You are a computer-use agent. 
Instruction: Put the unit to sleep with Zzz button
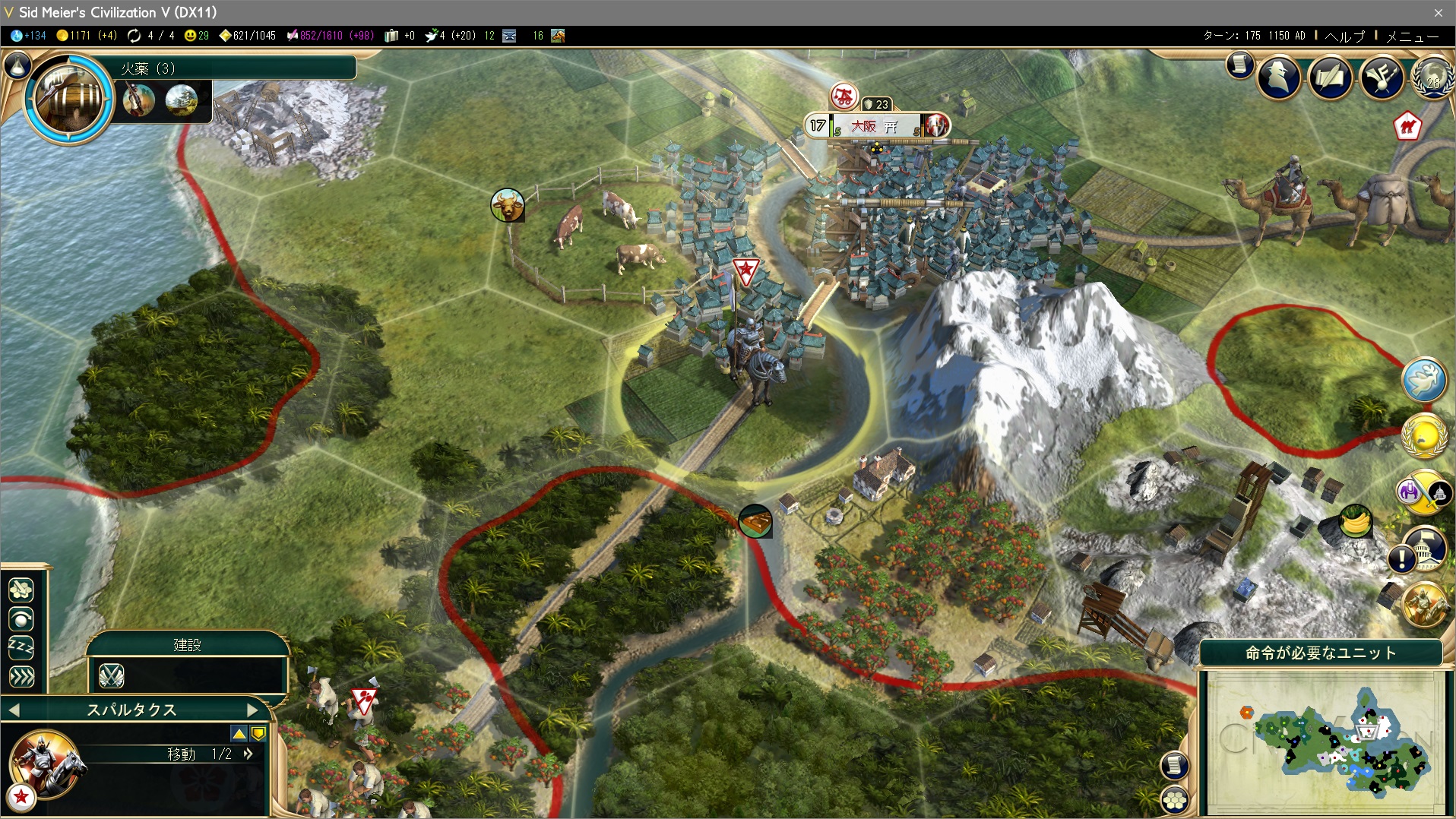click(x=21, y=648)
